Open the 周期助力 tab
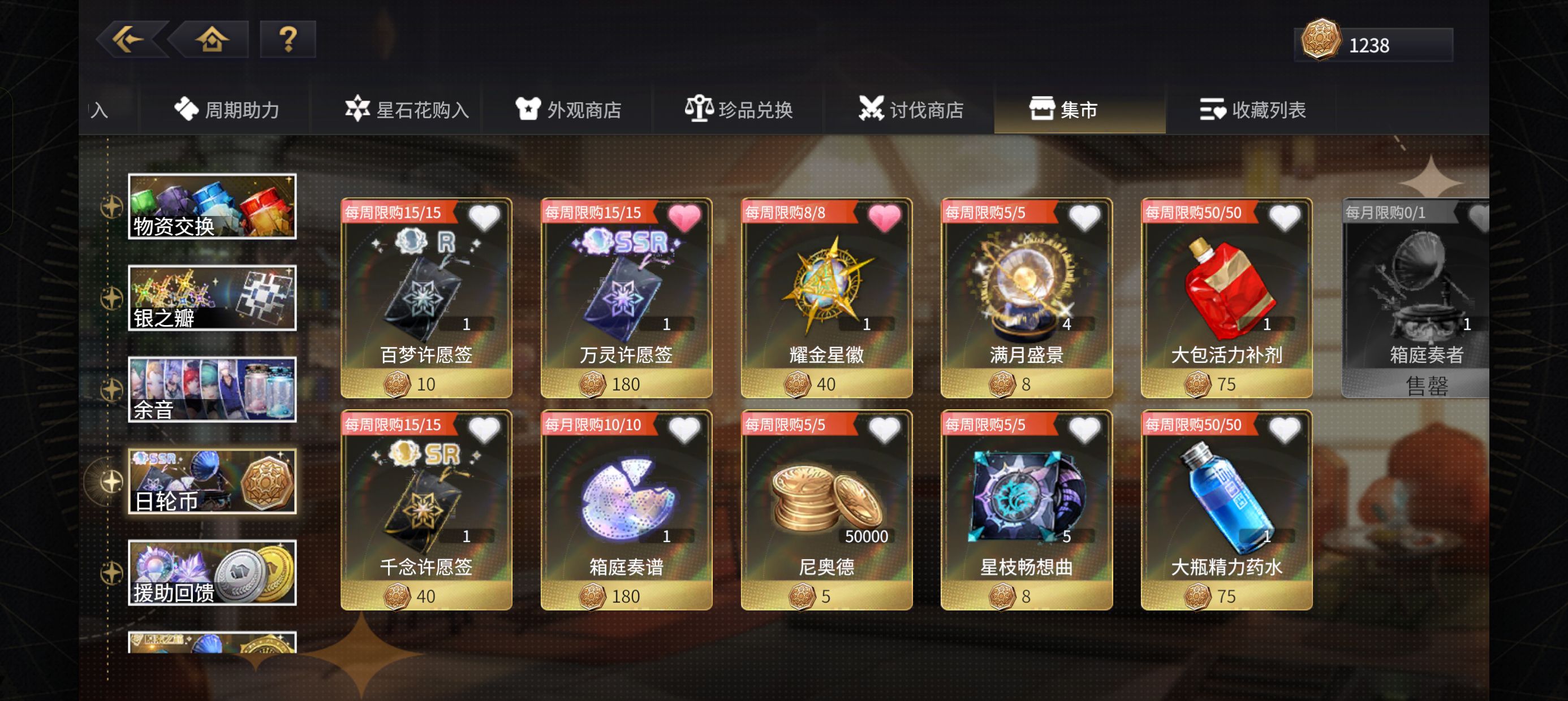1568x701 pixels. 231,110
